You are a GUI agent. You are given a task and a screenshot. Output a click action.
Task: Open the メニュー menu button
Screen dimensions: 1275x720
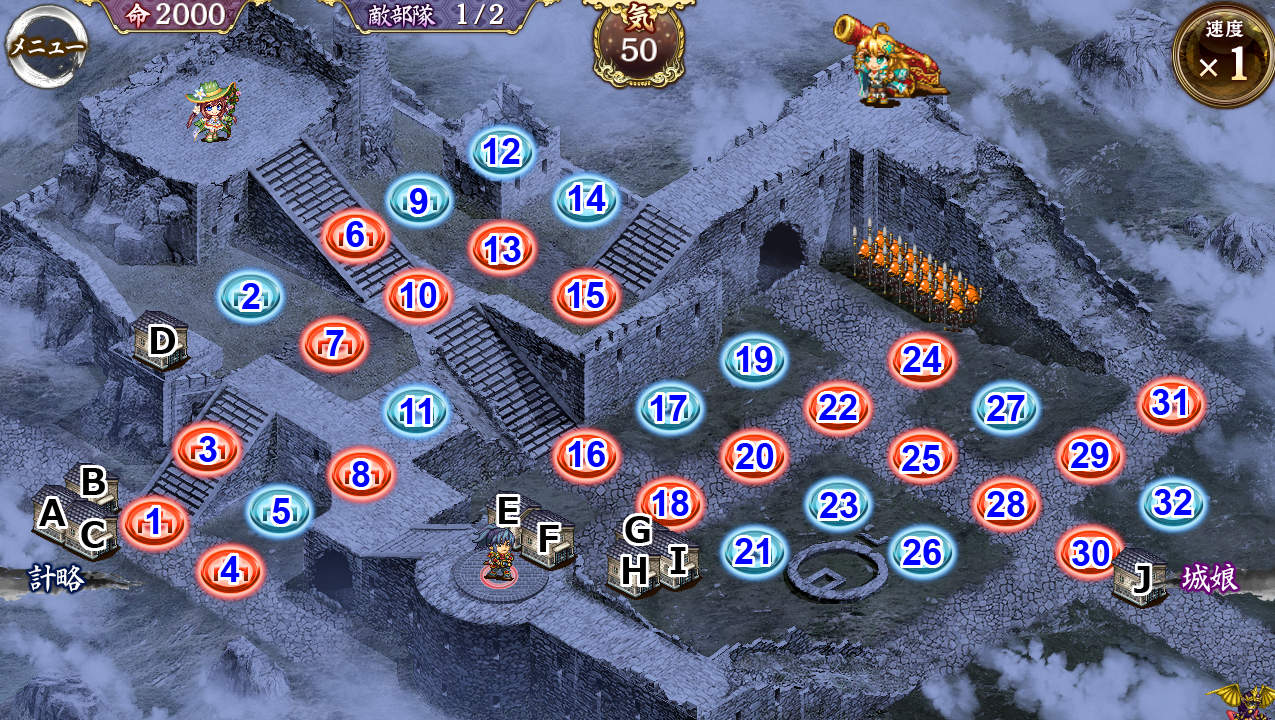pos(46,46)
